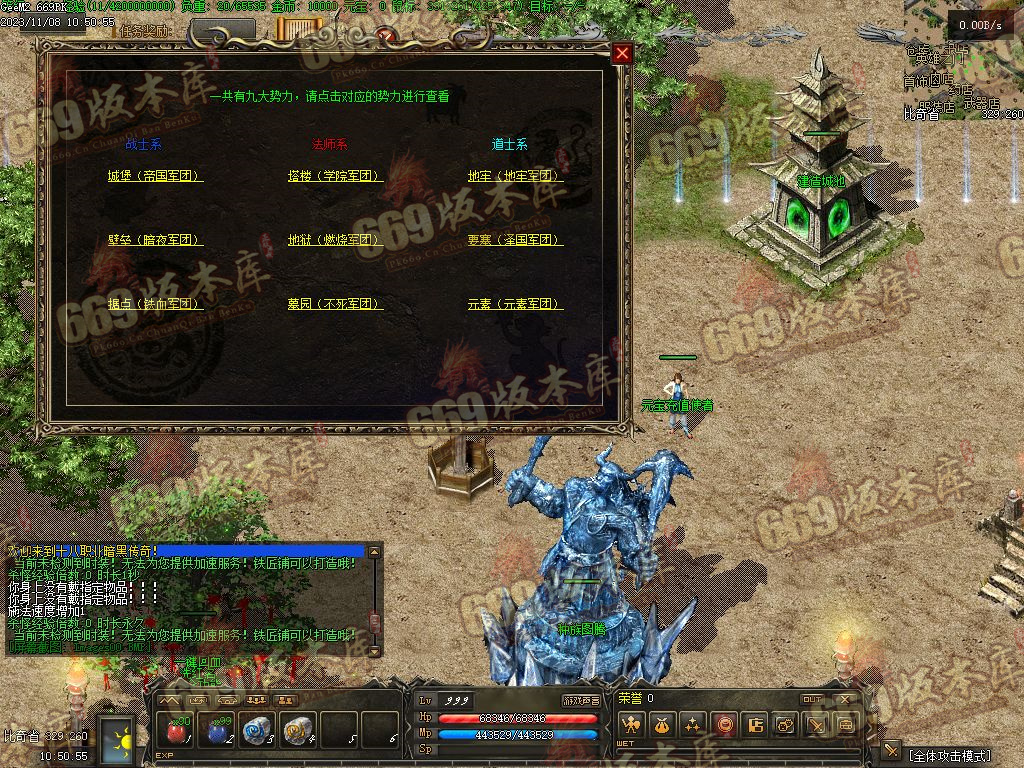Open the 塔楼（学院军团） faction entry
Image resolution: width=1024 pixels, height=768 pixels.
click(335, 176)
